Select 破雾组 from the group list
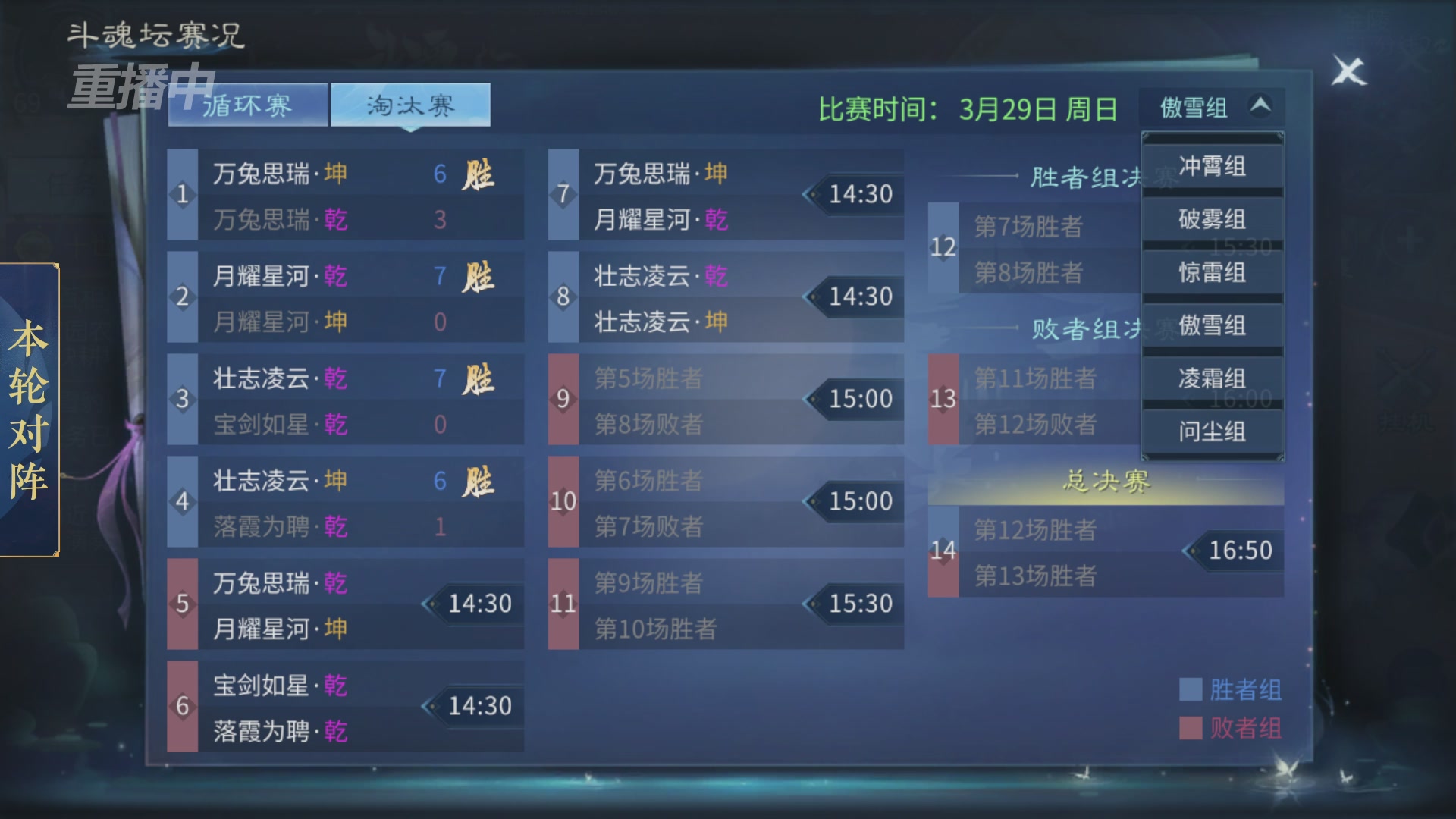1456x819 pixels. [1211, 218]
